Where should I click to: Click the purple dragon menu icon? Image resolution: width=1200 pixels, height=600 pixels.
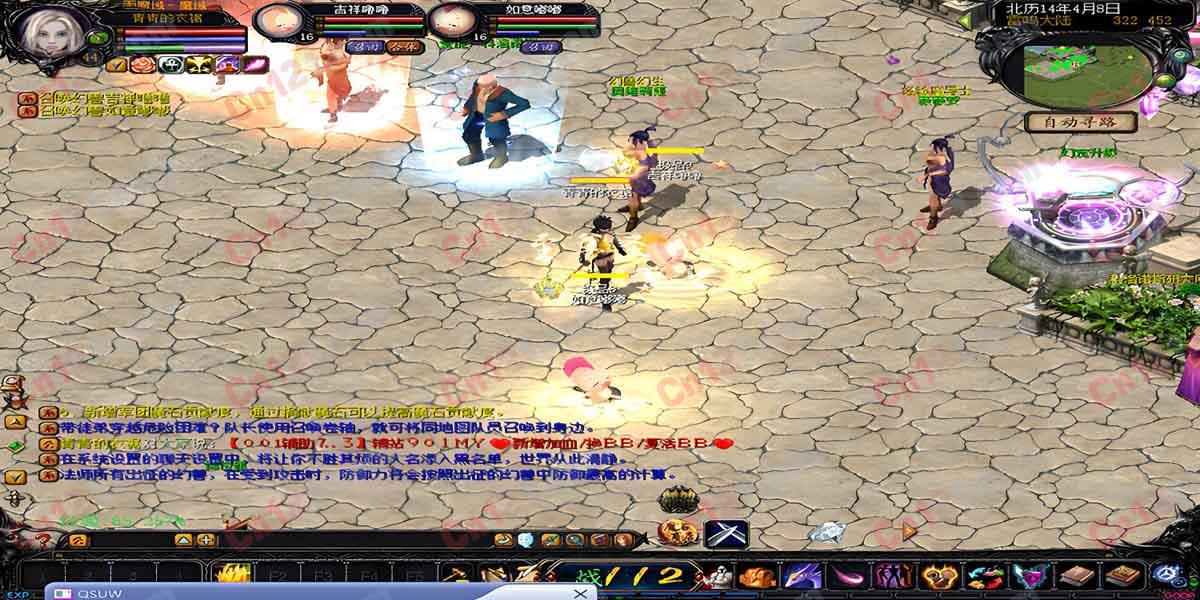[803, 577]
